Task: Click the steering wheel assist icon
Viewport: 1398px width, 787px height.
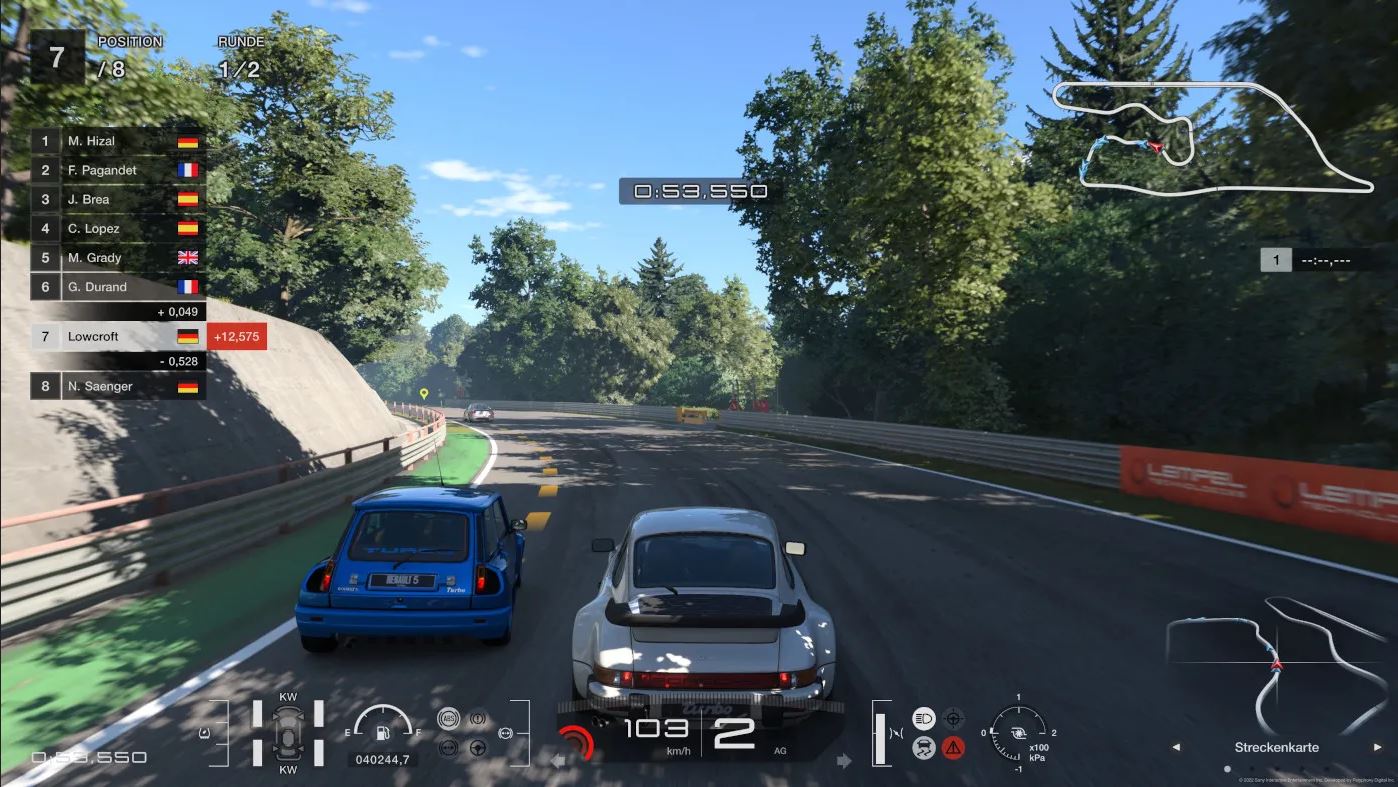Action: 478,747
